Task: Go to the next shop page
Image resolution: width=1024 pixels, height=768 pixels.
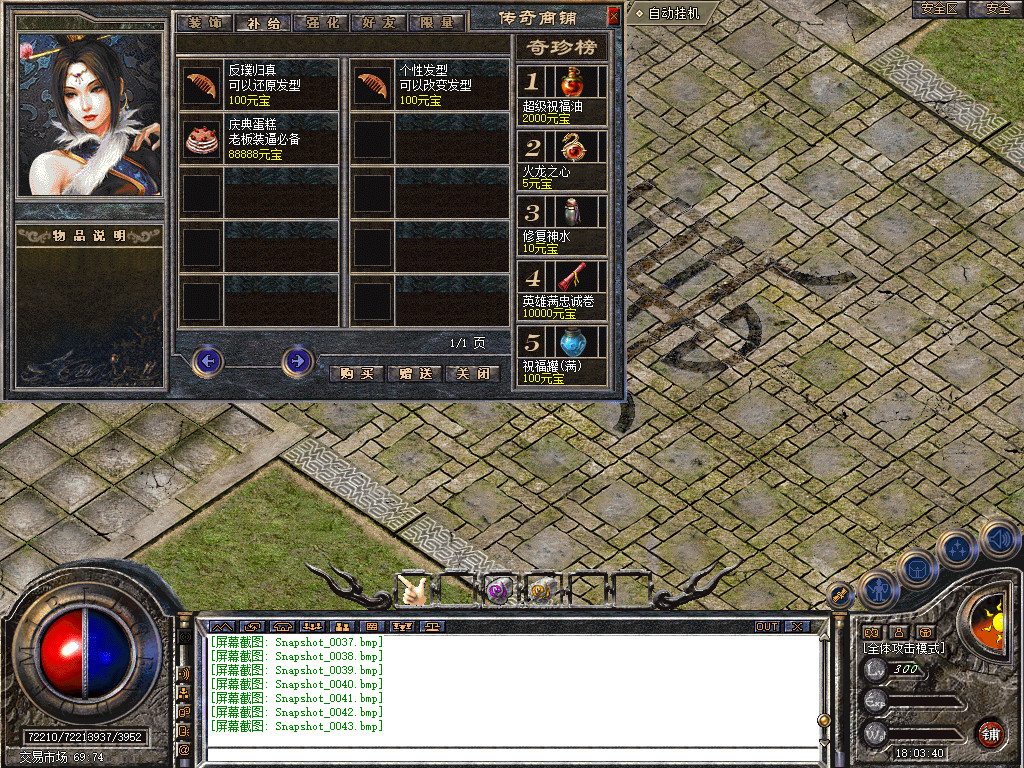Action: click(297, 360)
